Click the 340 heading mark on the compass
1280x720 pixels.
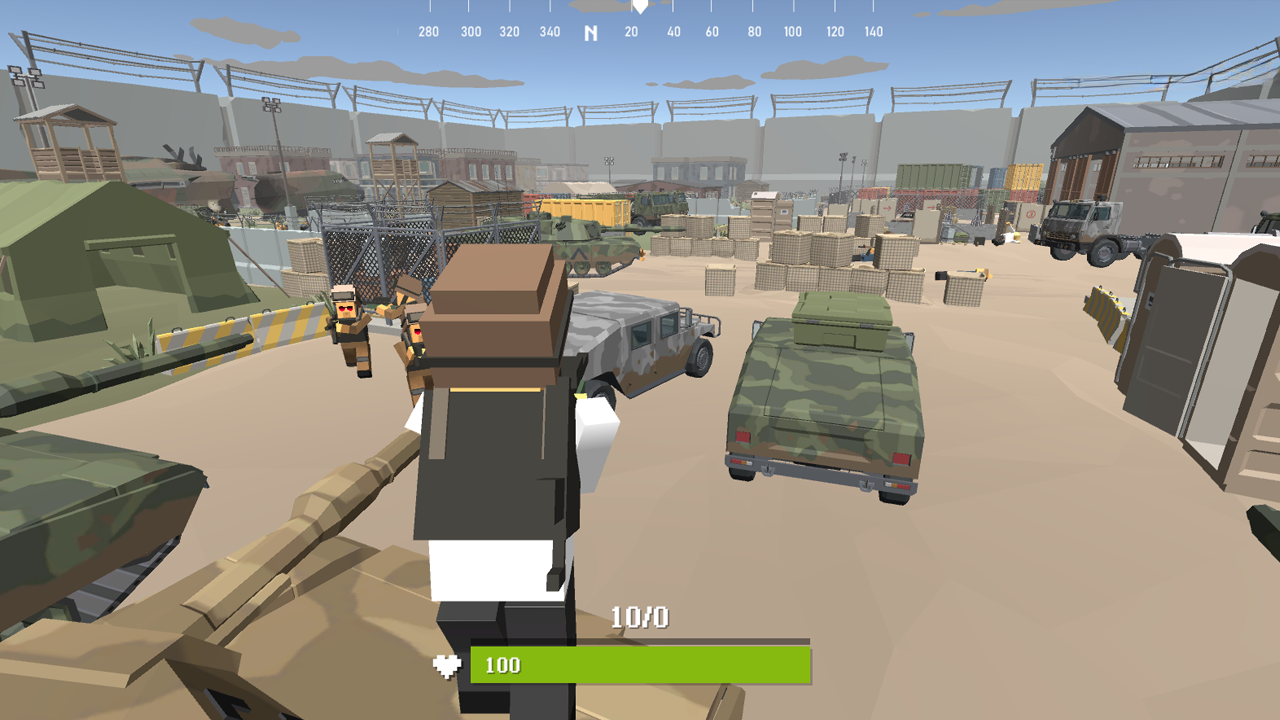point(549,31)
